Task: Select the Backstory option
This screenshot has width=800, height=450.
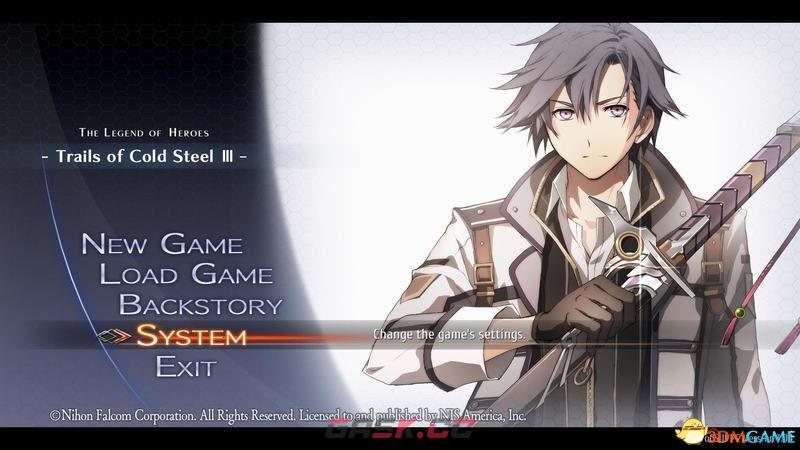Action: click(200, 305)
